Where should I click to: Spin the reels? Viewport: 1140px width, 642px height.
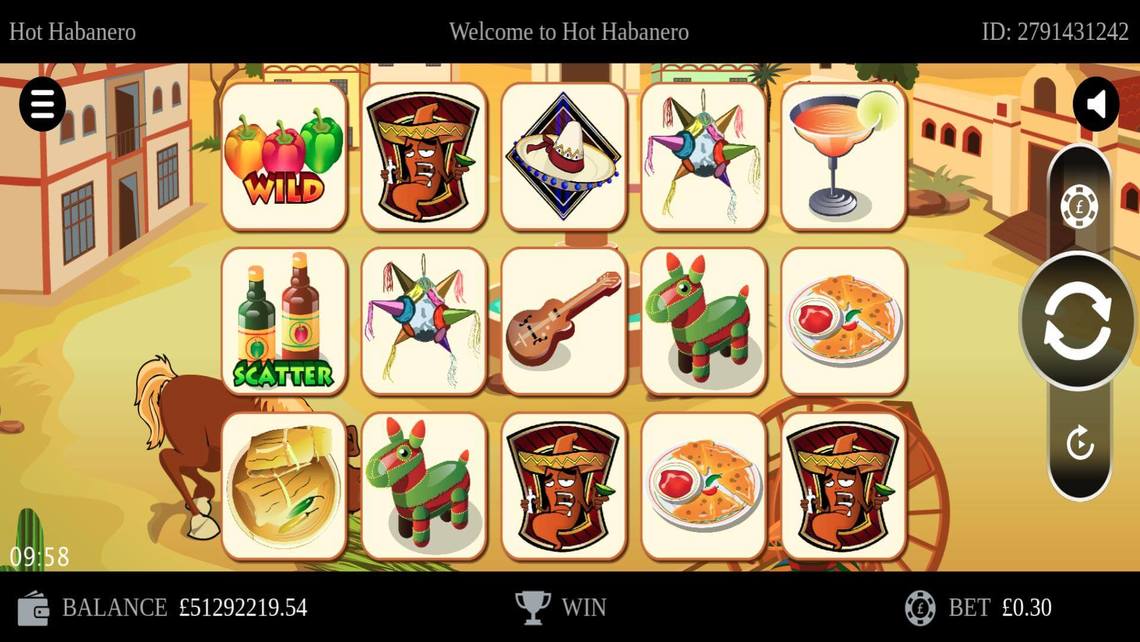[x=1077, y=320]
